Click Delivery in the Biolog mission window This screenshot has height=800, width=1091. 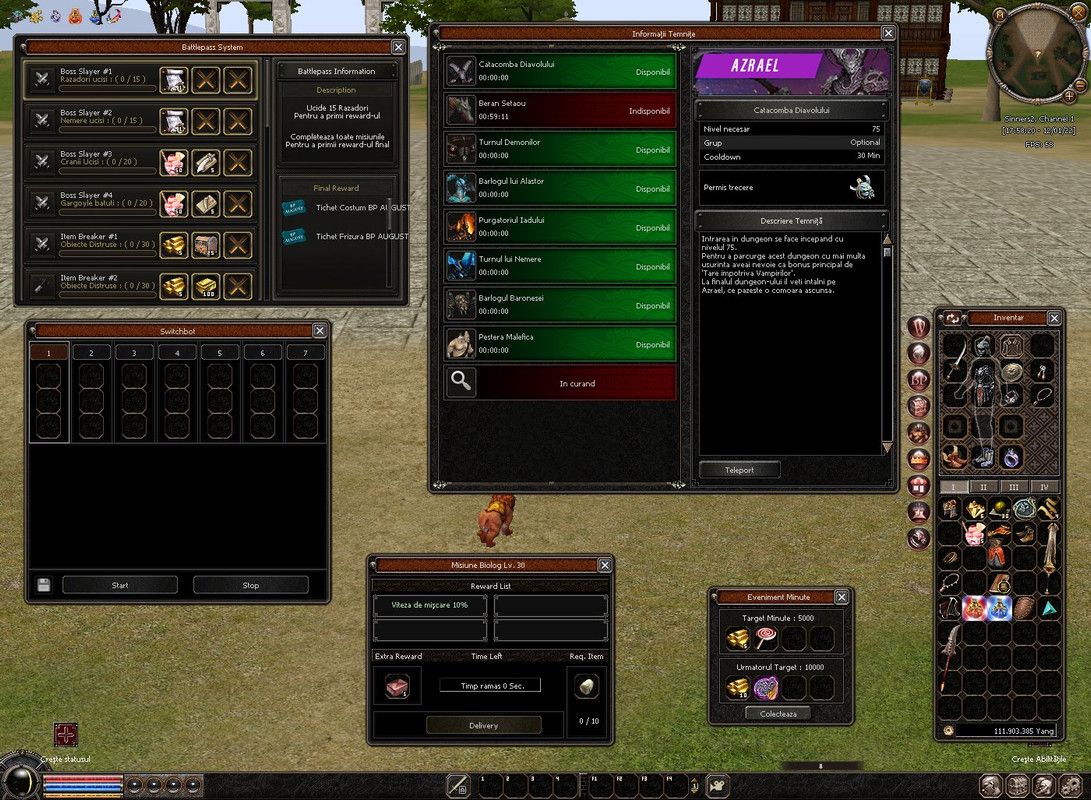483,725
